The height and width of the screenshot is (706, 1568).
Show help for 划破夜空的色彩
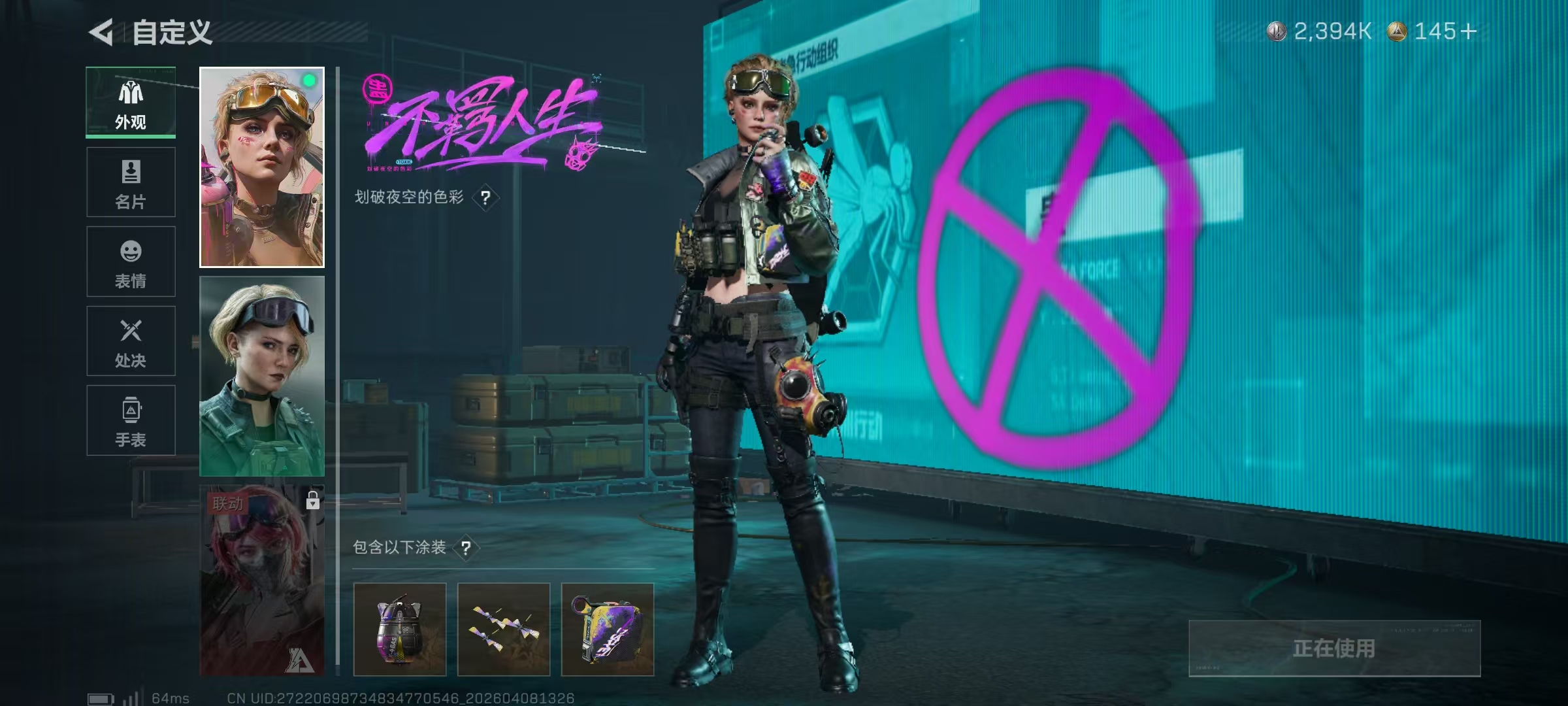[485, 197]
